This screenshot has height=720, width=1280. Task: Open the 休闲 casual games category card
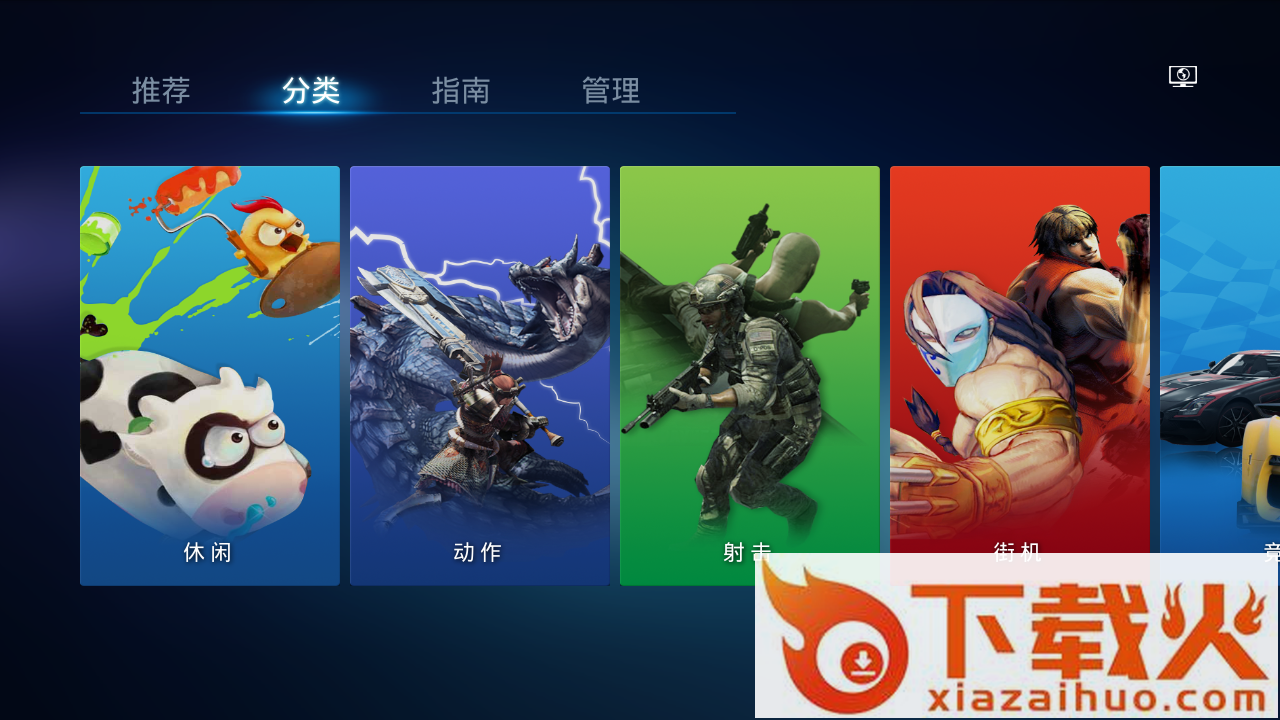point(209,375)
